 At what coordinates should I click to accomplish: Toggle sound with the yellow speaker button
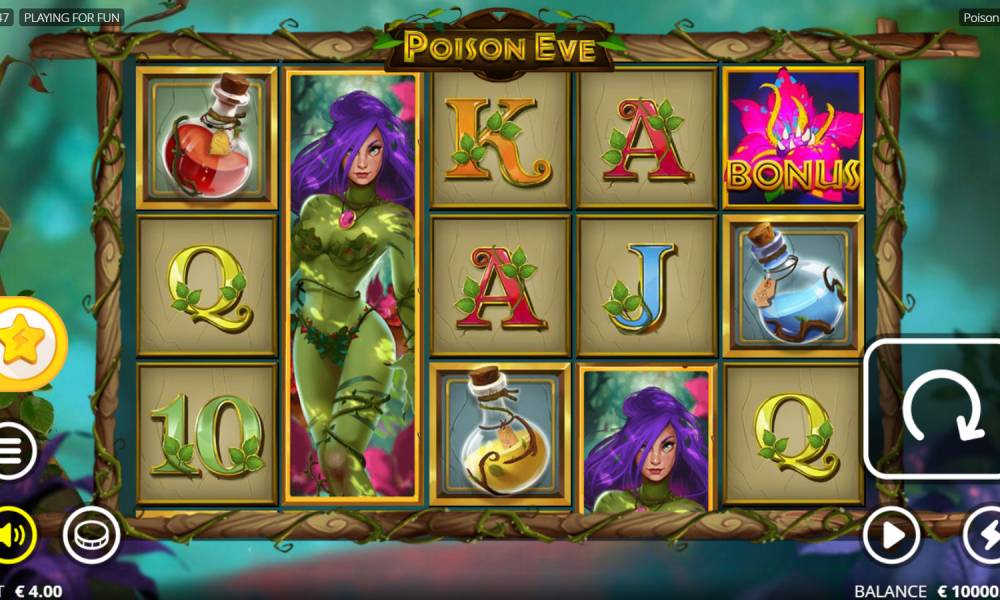(12, 536)
